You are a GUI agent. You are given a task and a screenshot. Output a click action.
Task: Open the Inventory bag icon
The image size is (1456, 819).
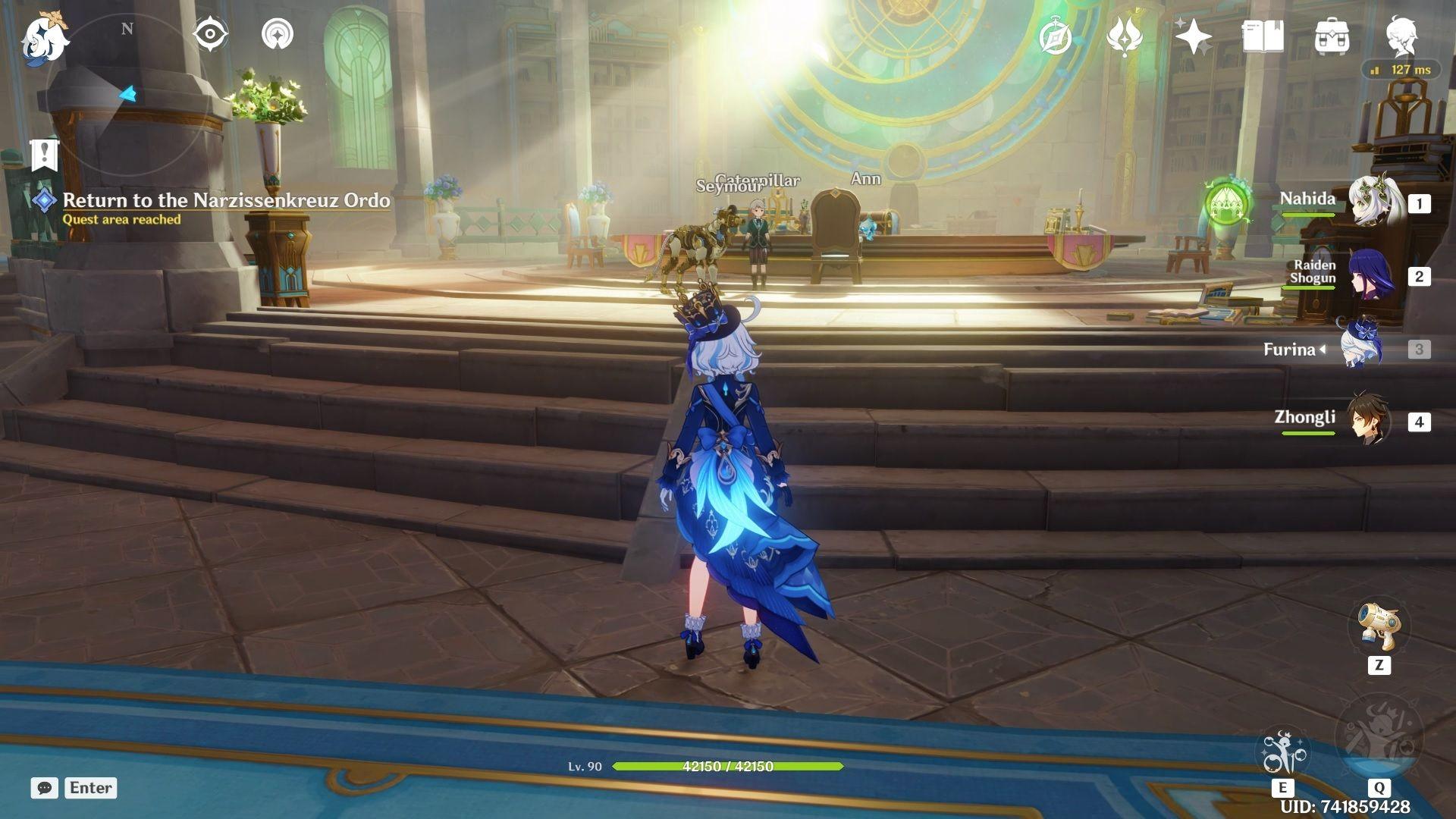click(x=1333, y=34)
